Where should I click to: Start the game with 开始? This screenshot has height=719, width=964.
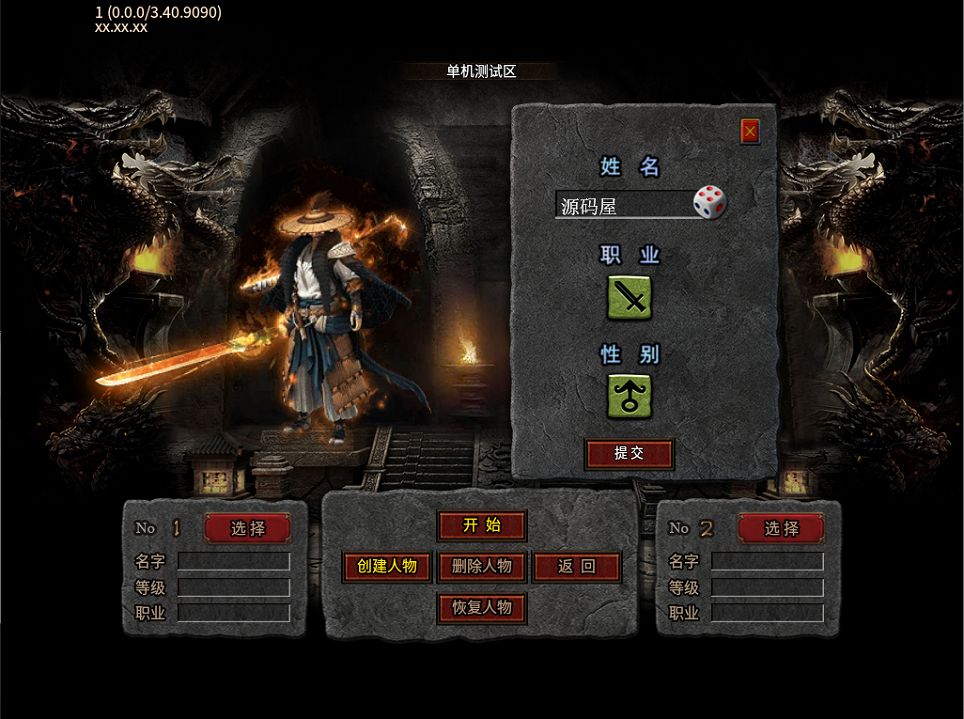tap(481, 526)
